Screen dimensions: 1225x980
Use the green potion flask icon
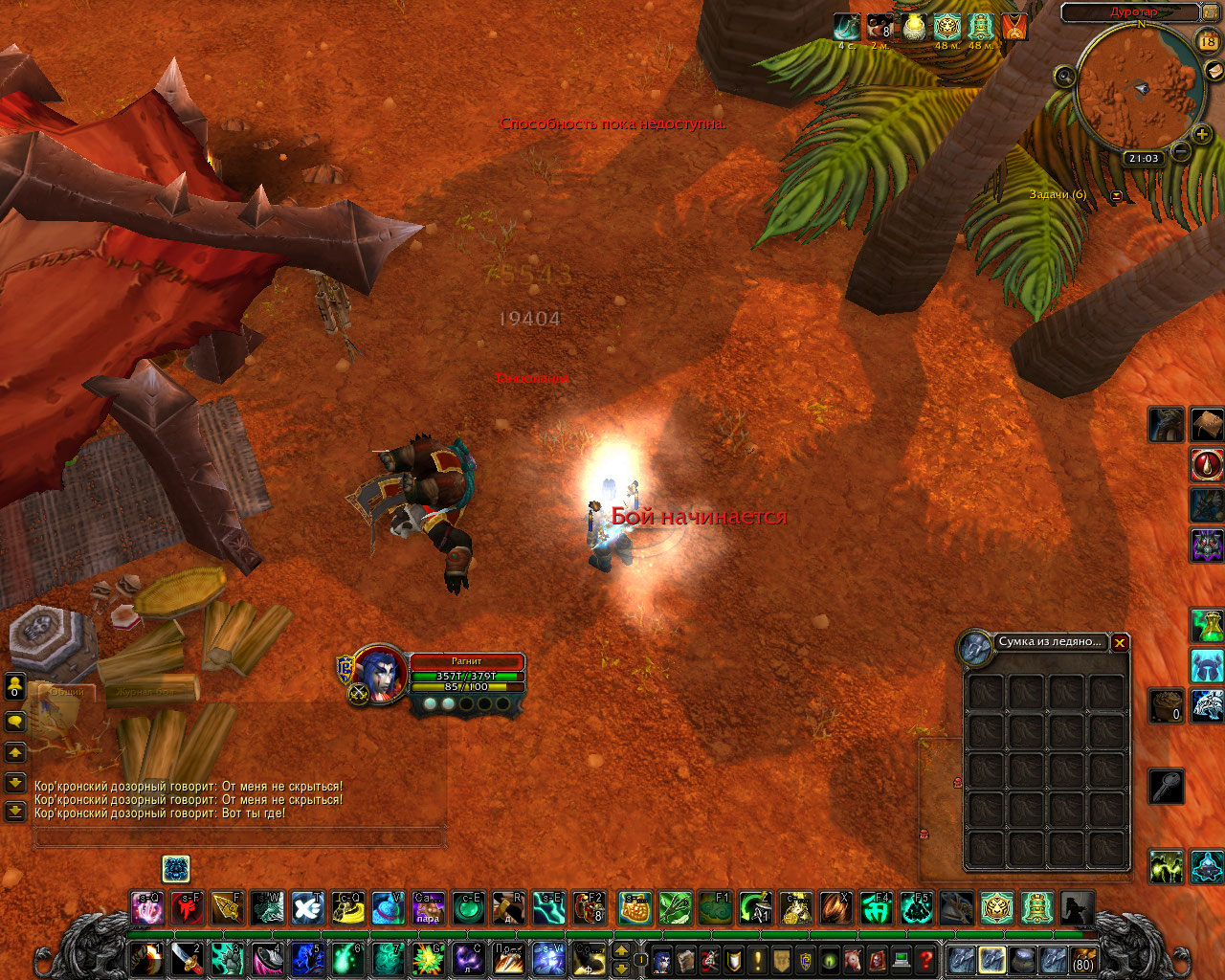click(1207, 626)
